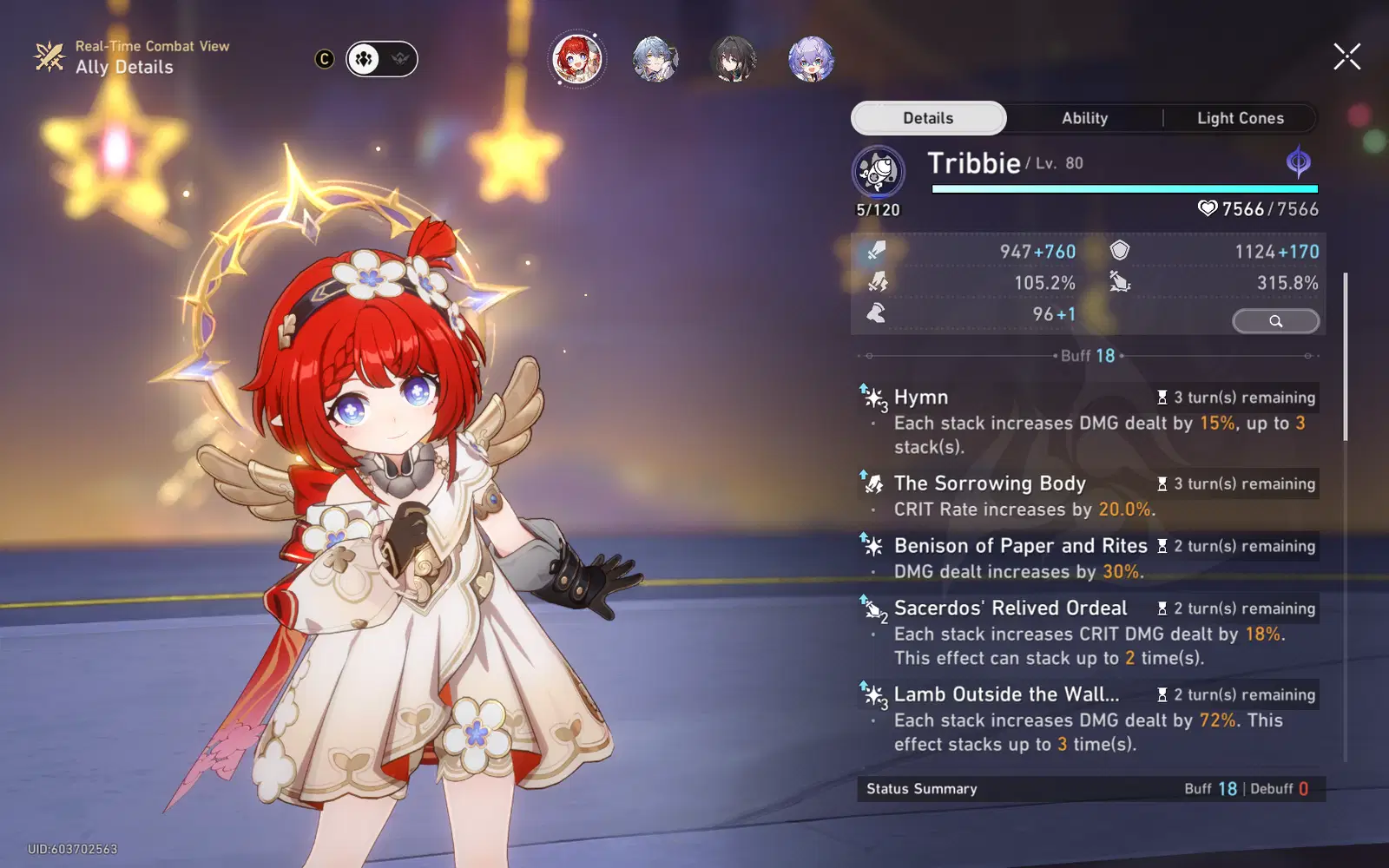
Task: Show the Sacerdos' Relived Ordeal buff
Action: click(1089, 632)
